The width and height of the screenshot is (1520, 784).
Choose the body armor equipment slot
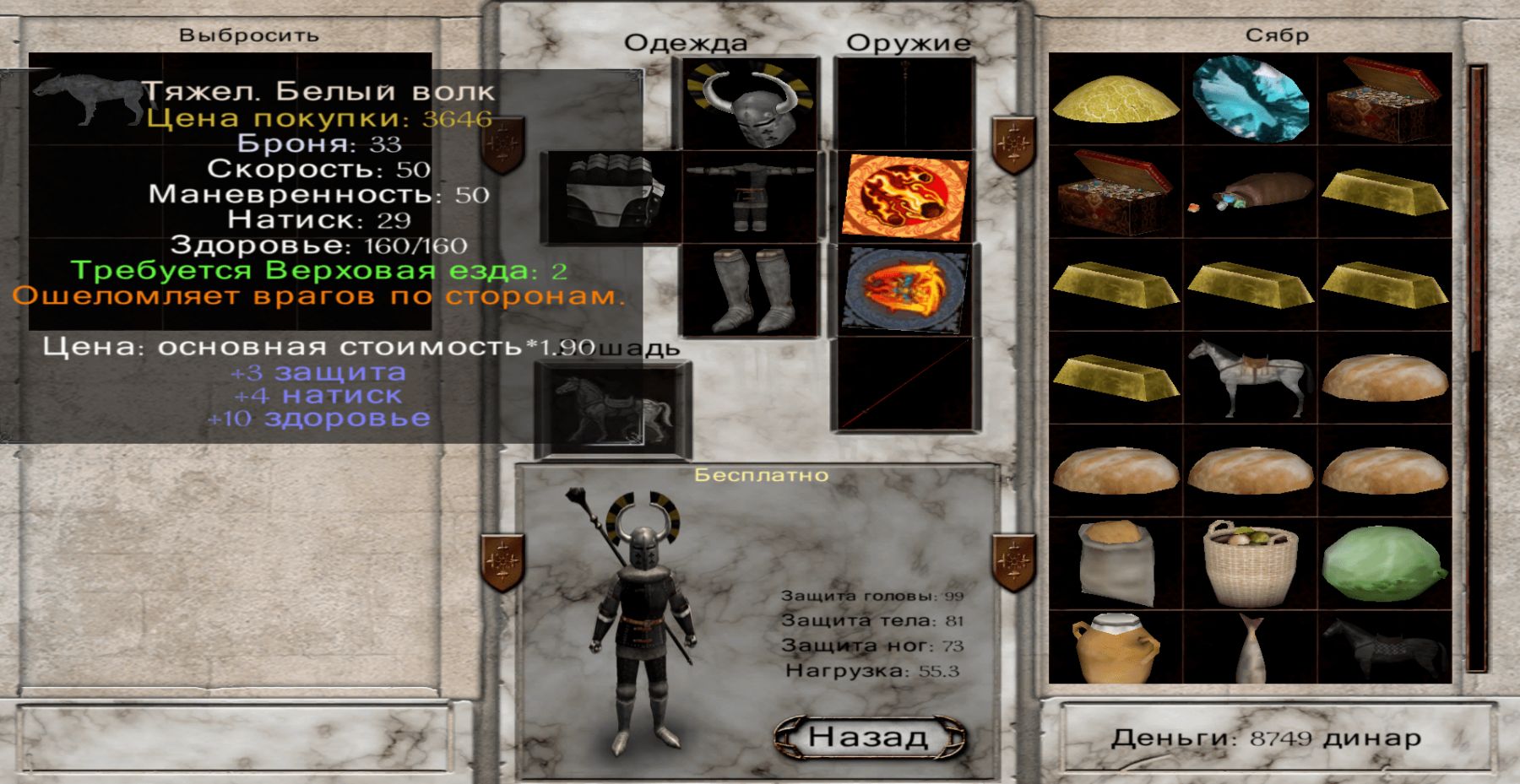click(748, 197)
